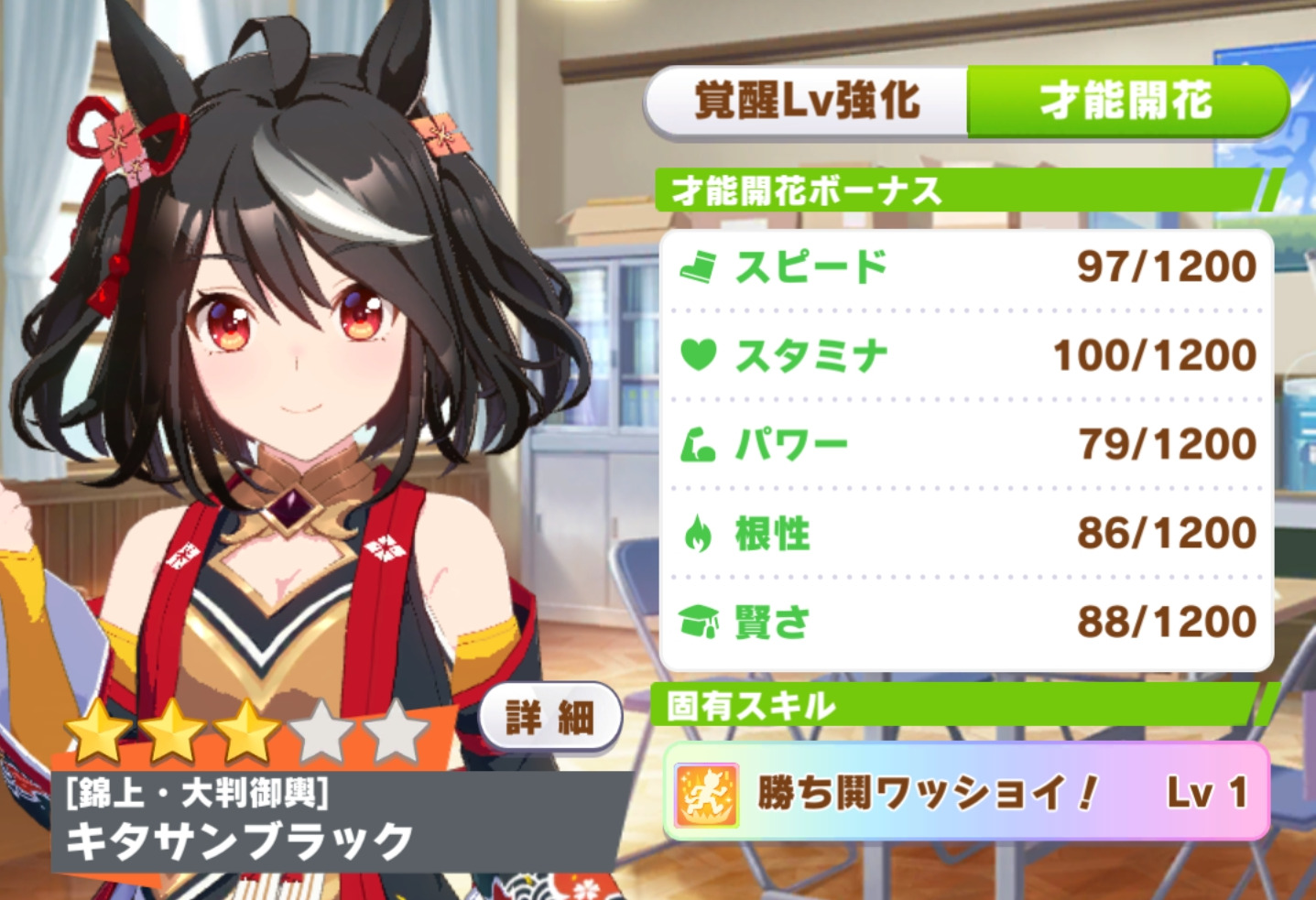Screen dimensions: 1316x900
Task: Select the 才能開花 tab
Action: [x=1126, y=103]
